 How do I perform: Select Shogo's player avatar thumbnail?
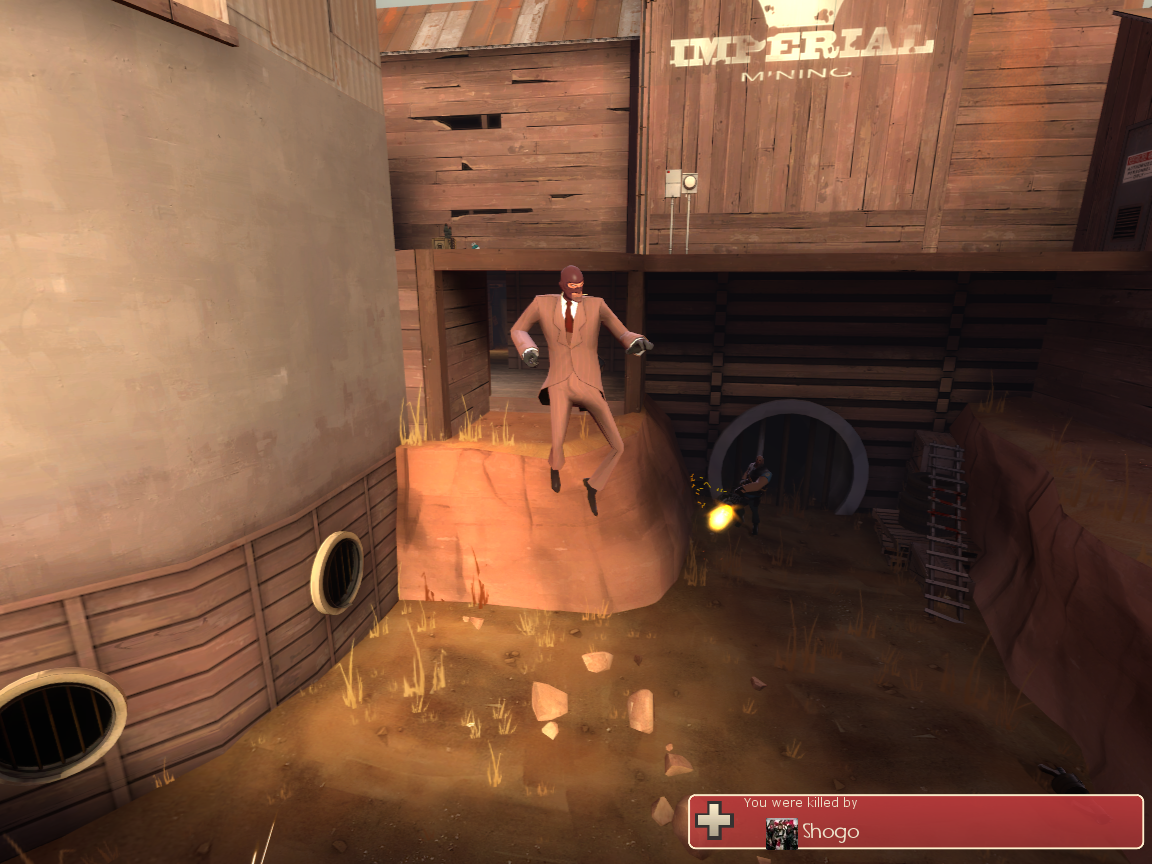click(x=781, y=832)
